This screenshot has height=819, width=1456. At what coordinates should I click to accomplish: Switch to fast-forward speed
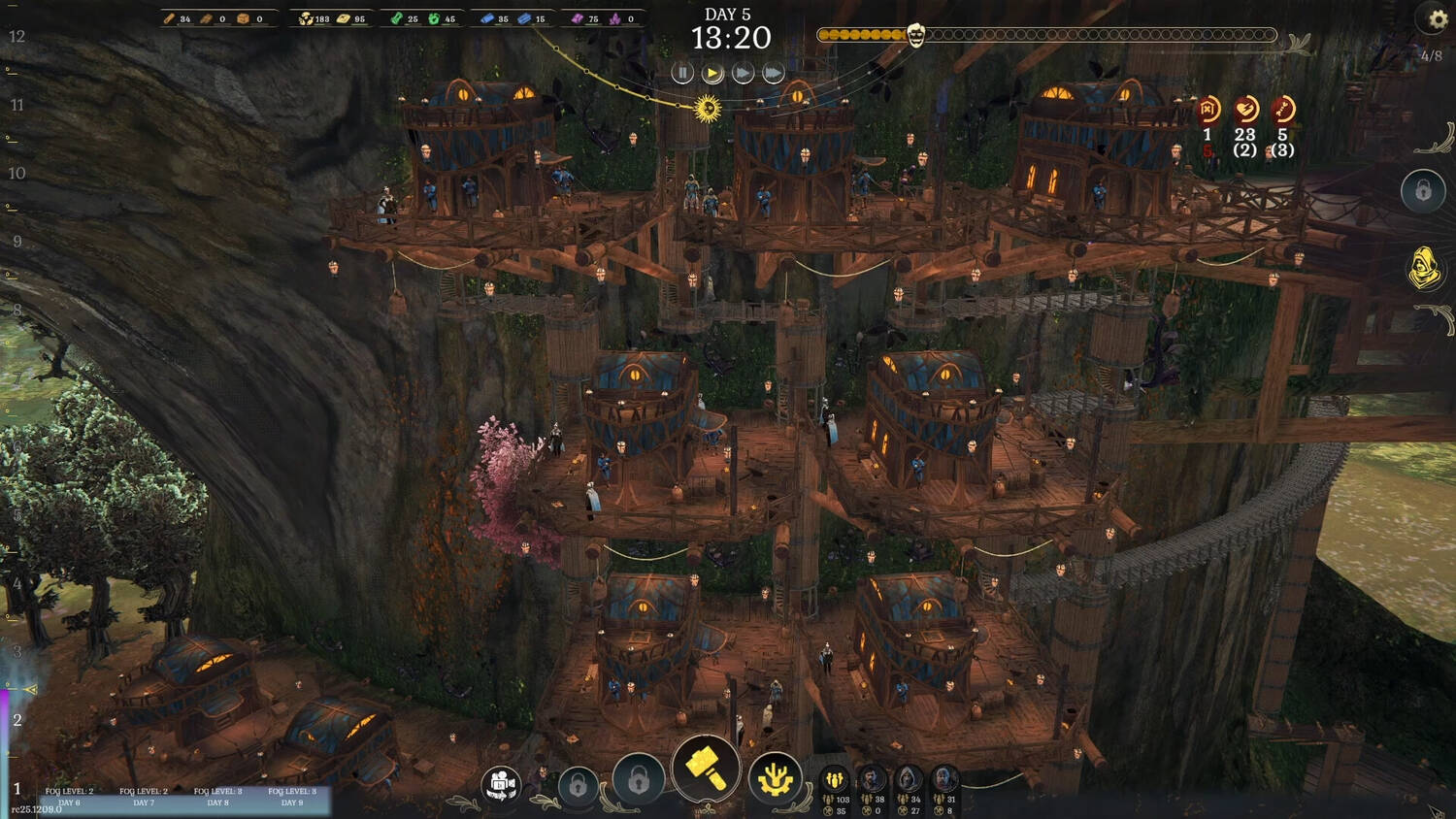tap(743, 73)
